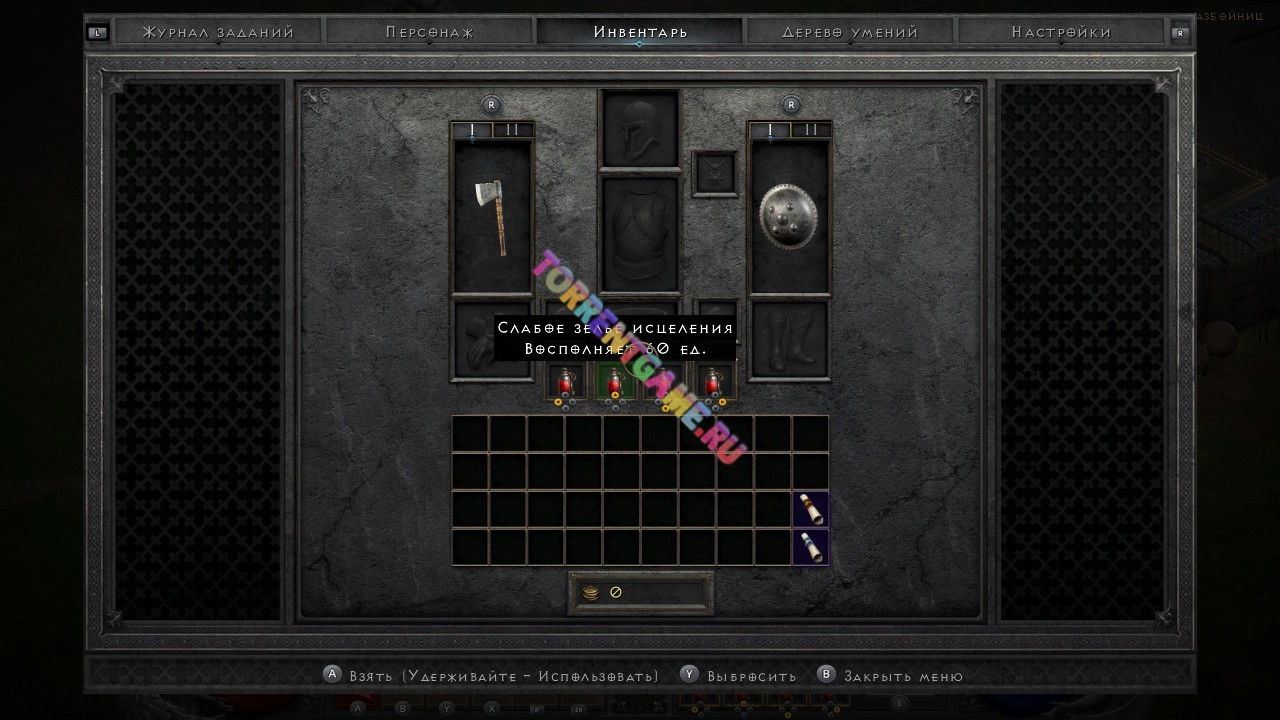This screenshot has width=1280, height=720.
Task: Select the empty amulet slot
Action: click(x=714, y=174)
